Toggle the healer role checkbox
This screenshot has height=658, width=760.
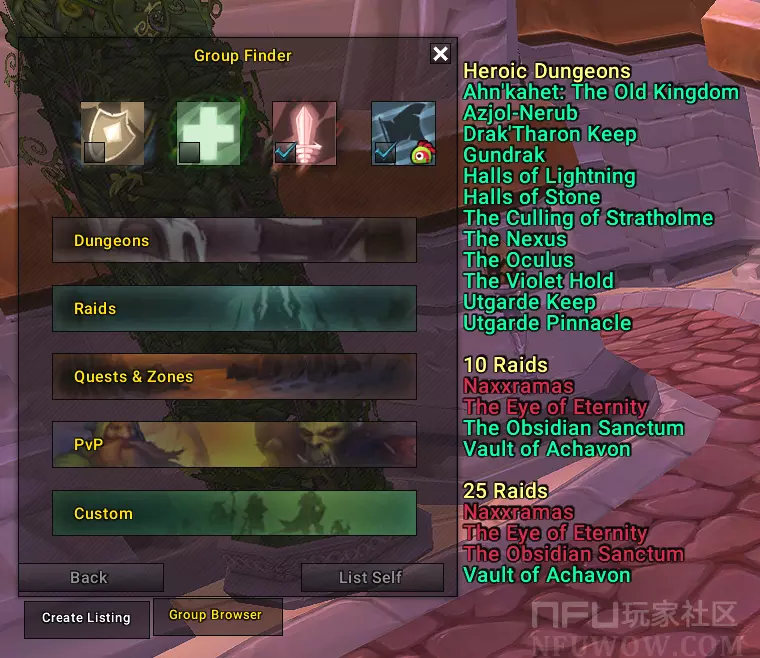point(189,152)
